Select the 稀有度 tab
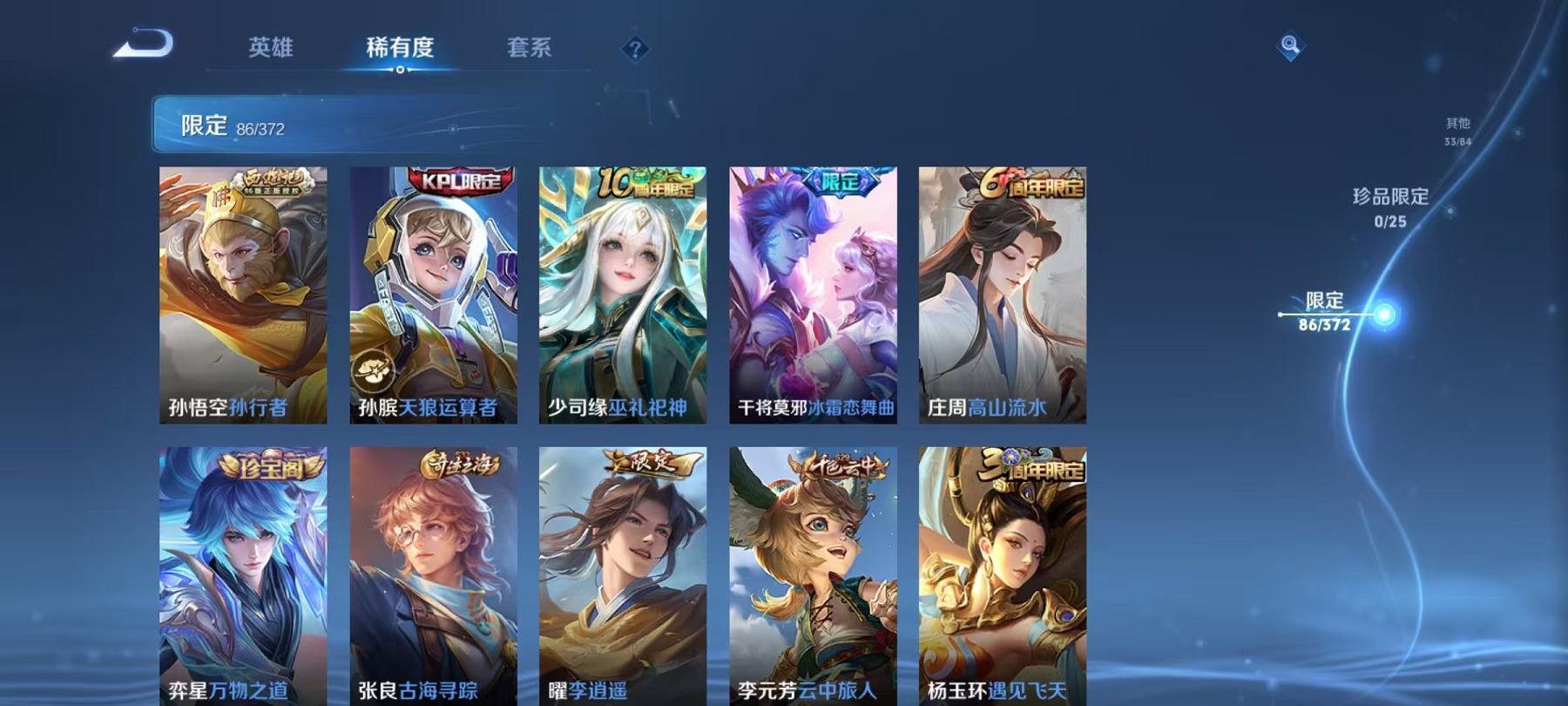Image resolution: width=1568 pixels, height=706 pixels. (x=400, y=50)
